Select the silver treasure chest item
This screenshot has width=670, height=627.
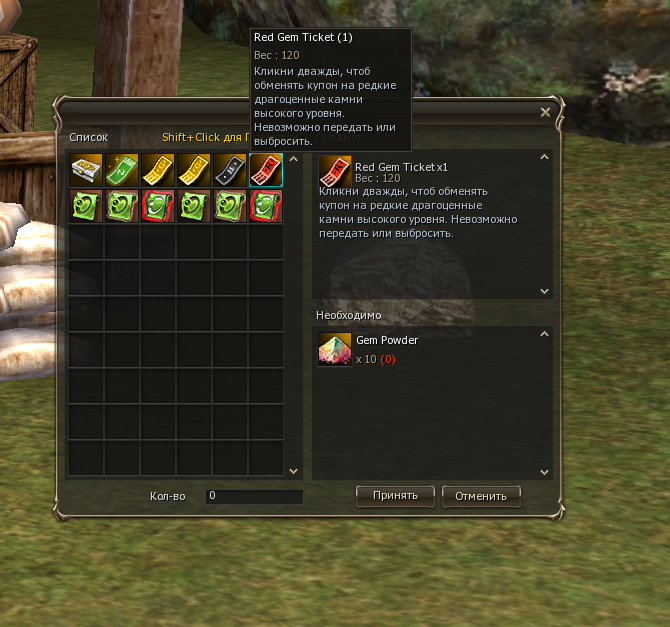click(86, 171)
